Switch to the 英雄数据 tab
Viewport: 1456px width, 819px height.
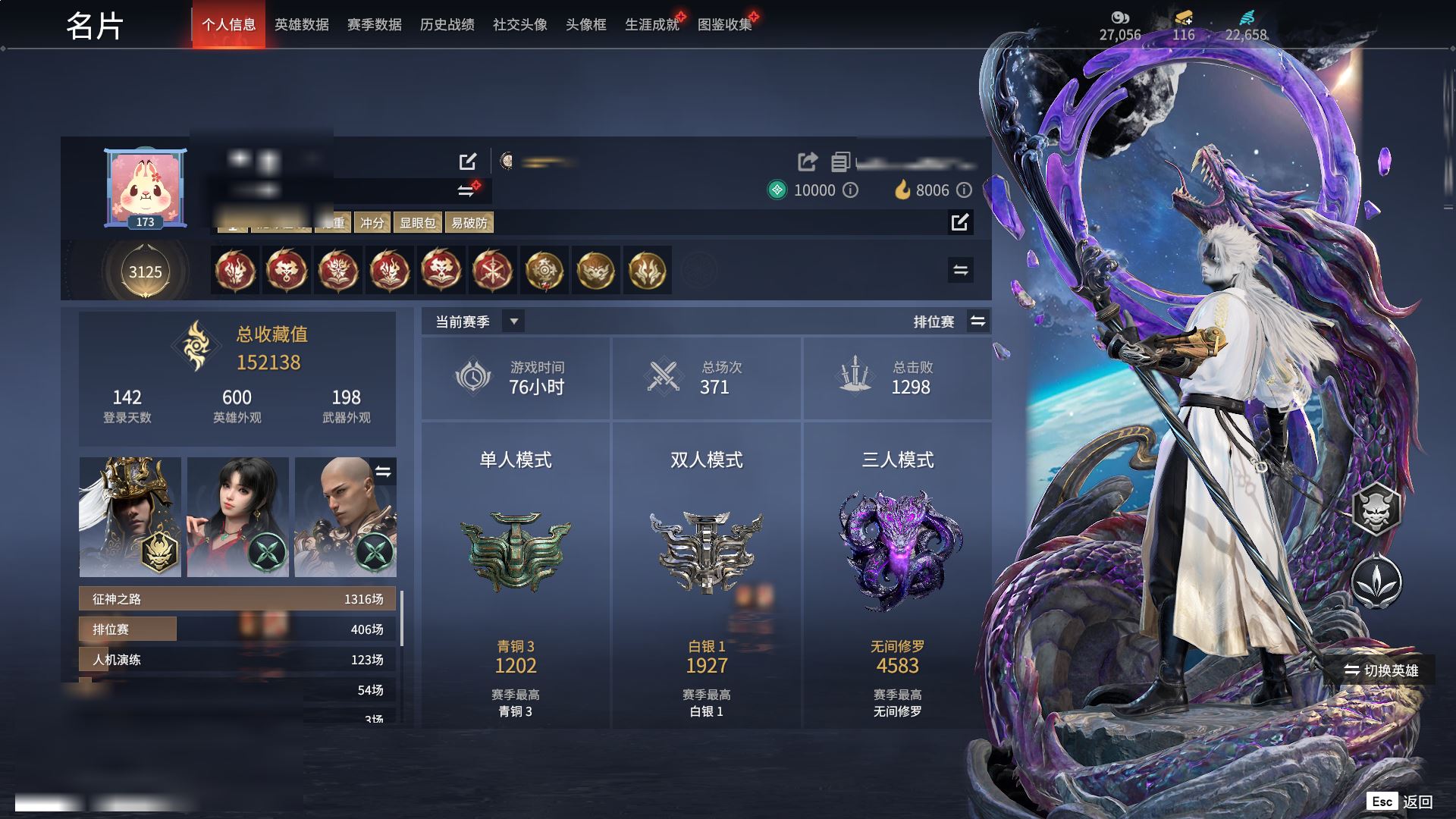coord(301,25)
